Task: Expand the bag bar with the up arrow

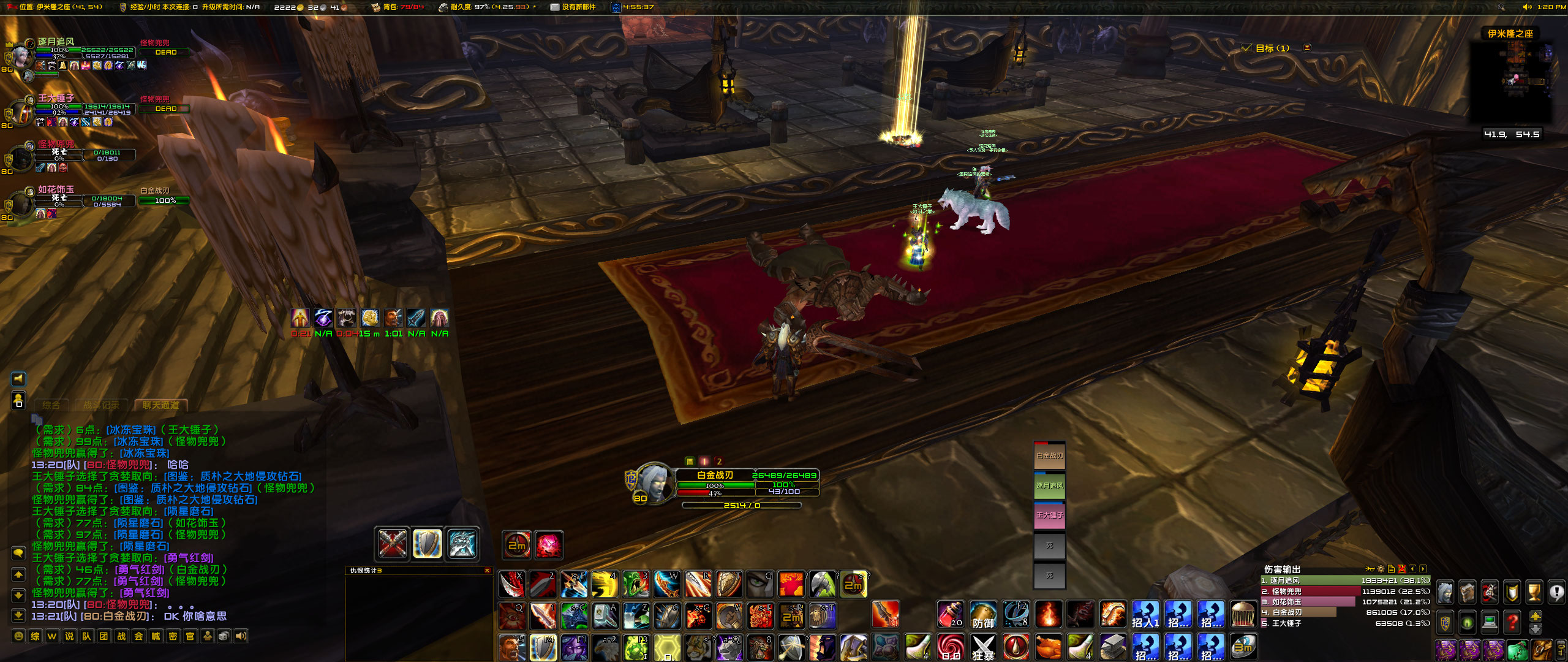Action: pyautogui.click(x=1536, y=615)
